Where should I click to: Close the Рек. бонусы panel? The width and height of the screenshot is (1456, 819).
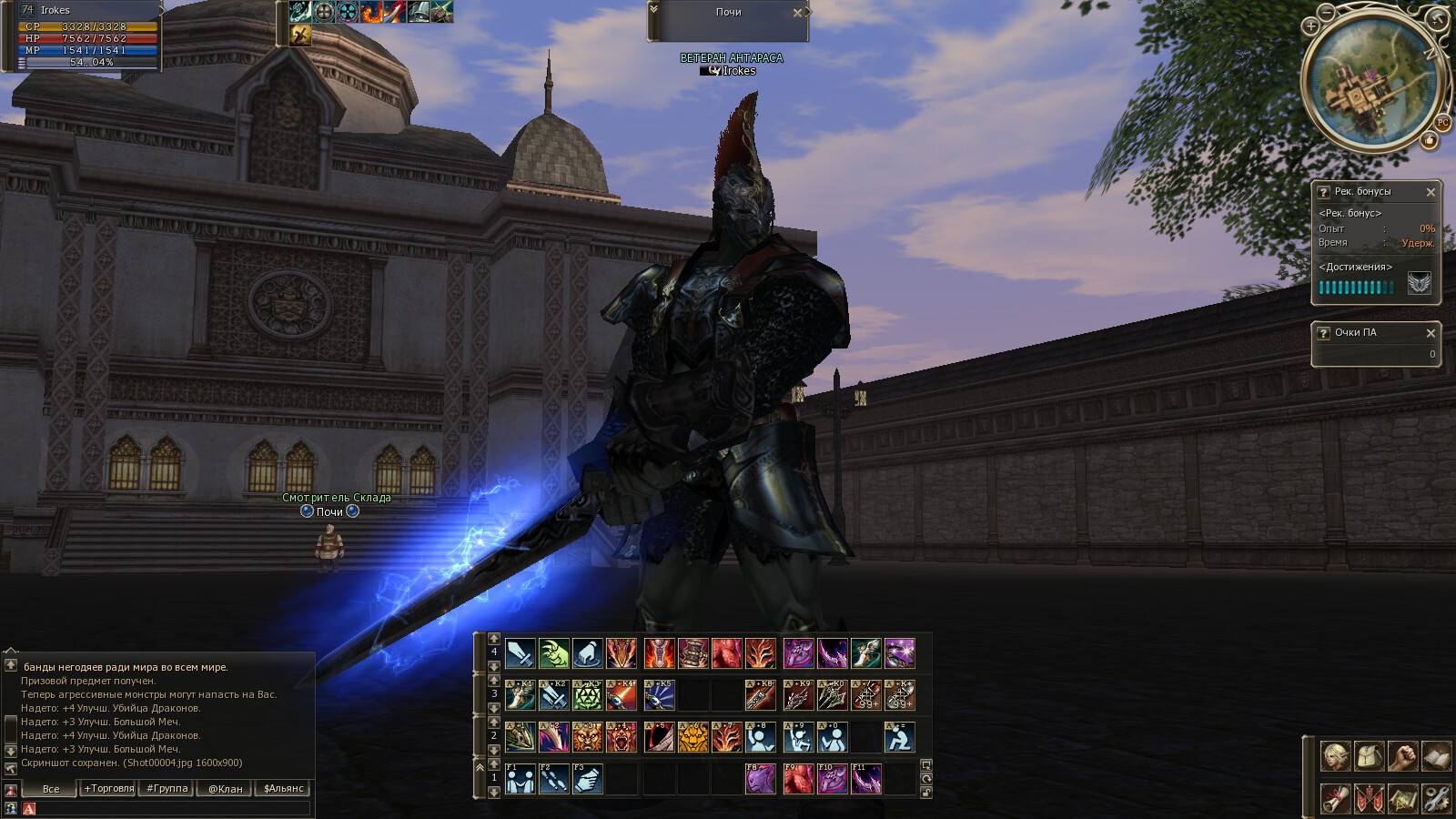click(1431, 192)
